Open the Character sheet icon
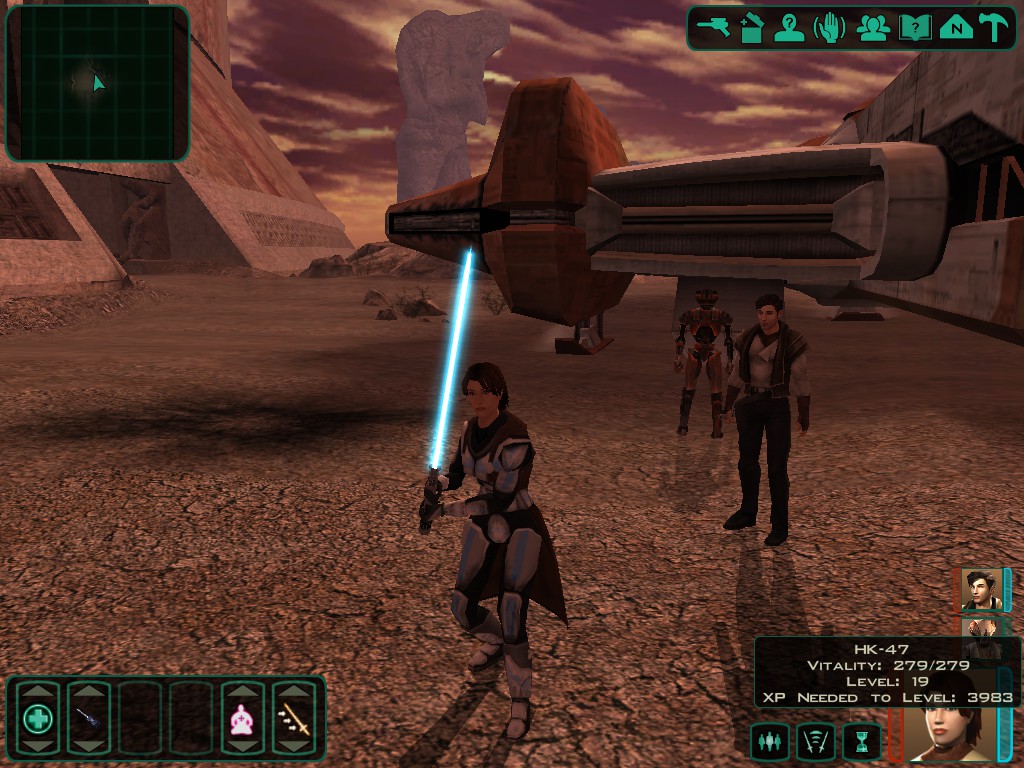The image size is (1024, 768). tap(790, 28)
